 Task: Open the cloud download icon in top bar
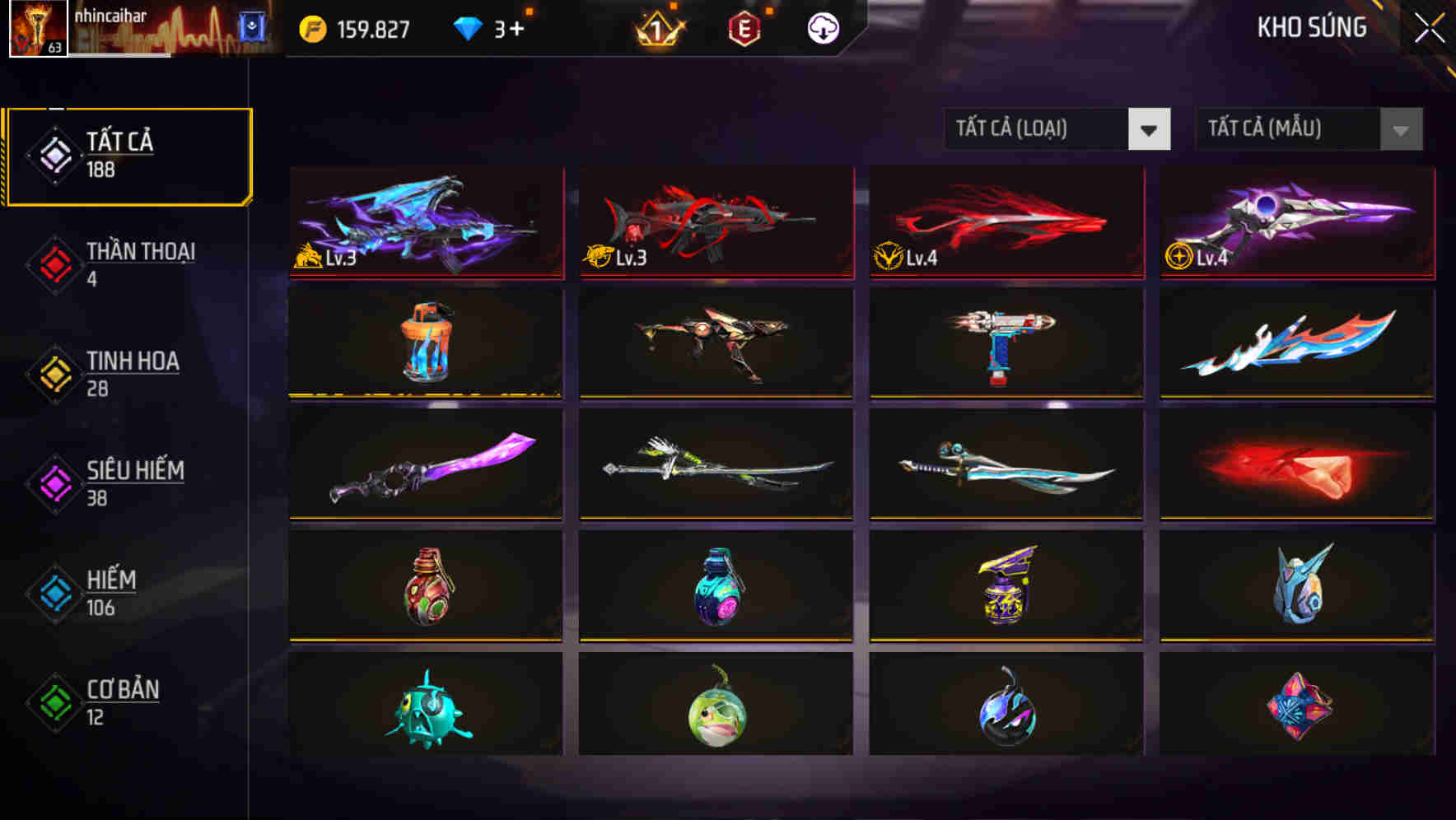click(x=822, y=27)
